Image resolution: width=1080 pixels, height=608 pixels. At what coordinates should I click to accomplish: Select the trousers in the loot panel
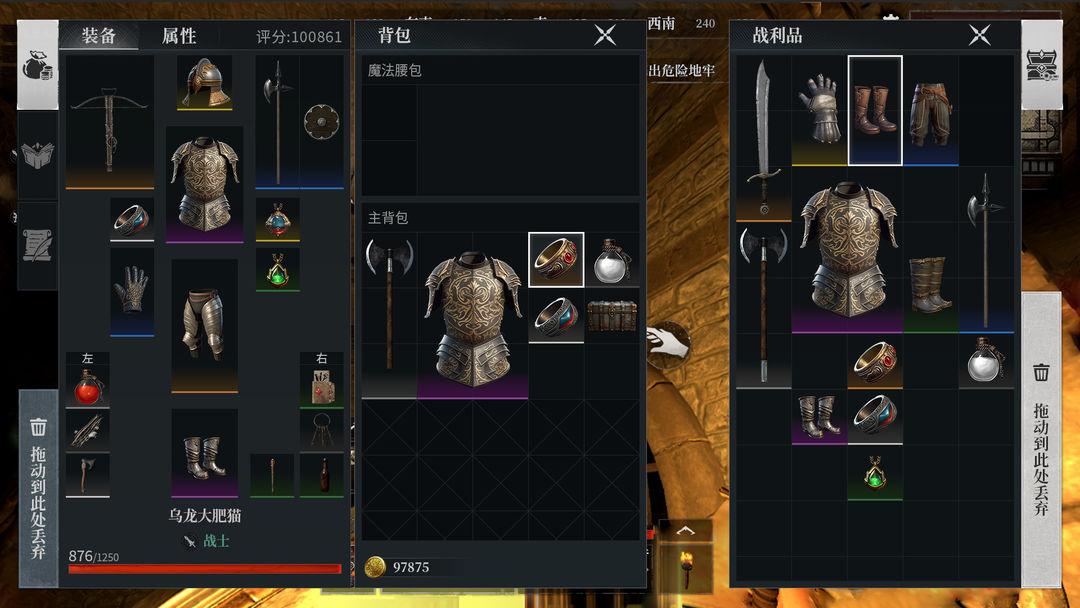[x=930, y=110]
